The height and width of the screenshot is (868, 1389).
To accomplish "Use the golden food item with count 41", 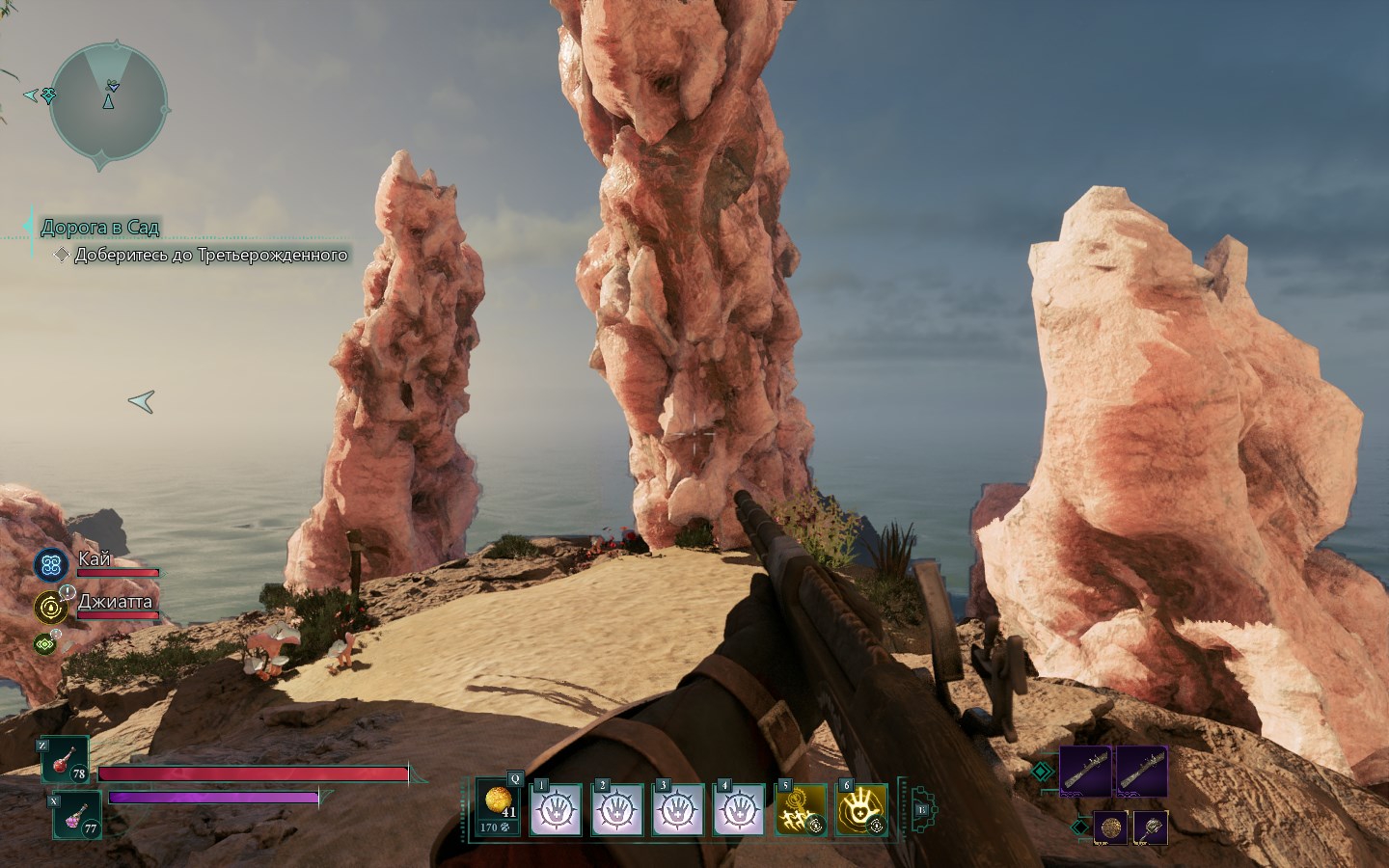I will point(501,807).
